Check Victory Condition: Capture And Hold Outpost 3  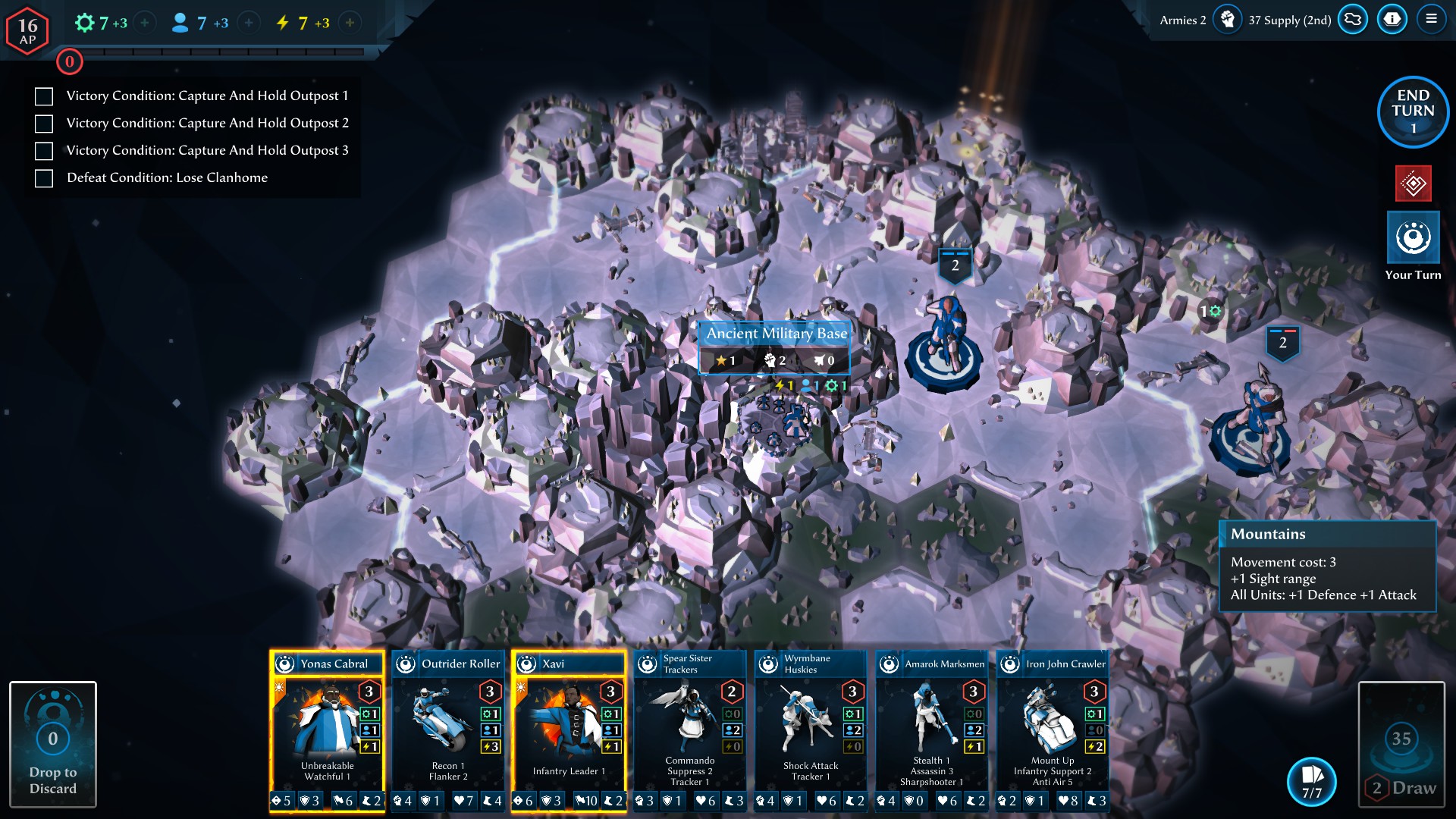click(43, 150)
